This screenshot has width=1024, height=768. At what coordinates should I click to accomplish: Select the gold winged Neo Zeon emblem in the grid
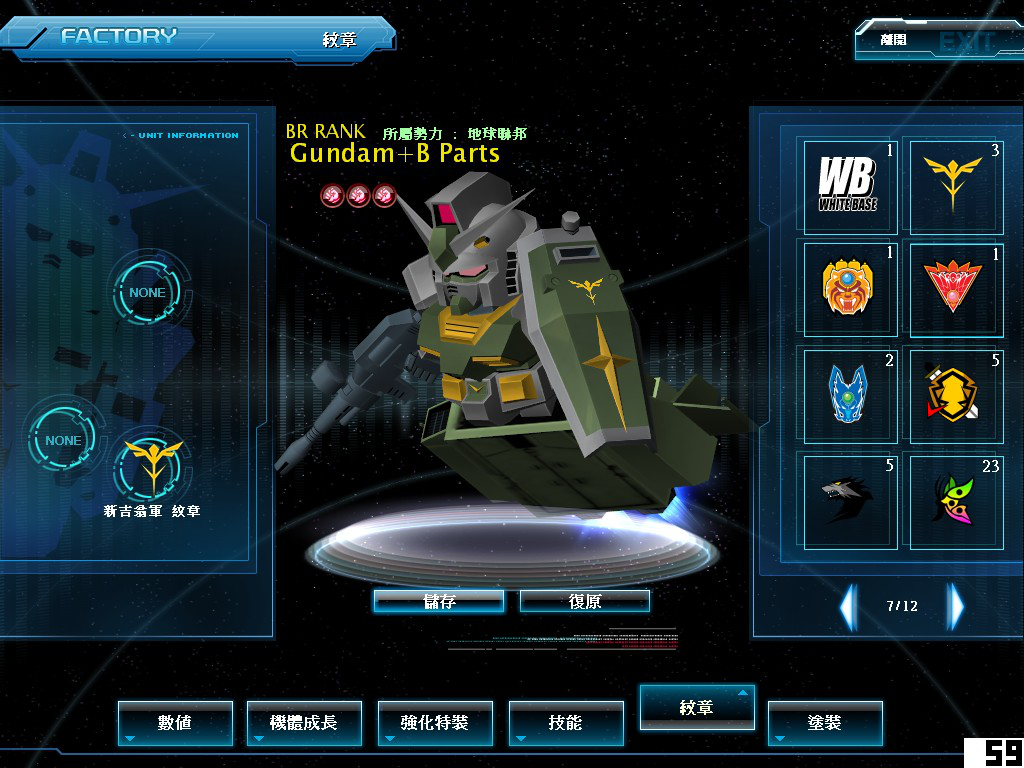953,186
